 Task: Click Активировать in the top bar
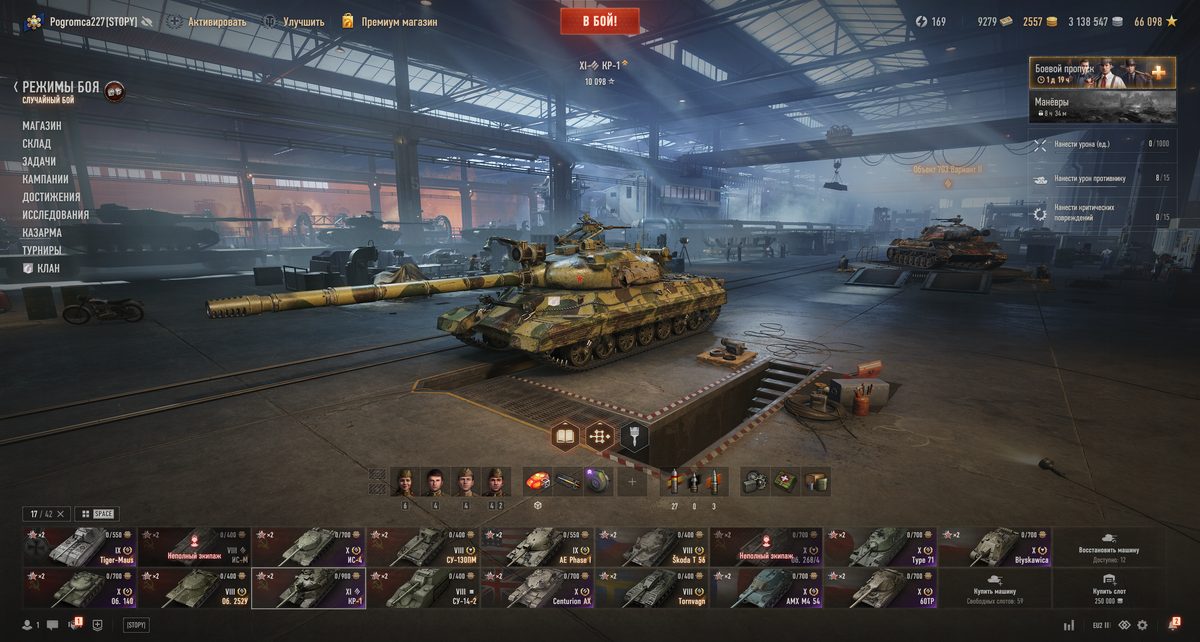click(216, 21)
